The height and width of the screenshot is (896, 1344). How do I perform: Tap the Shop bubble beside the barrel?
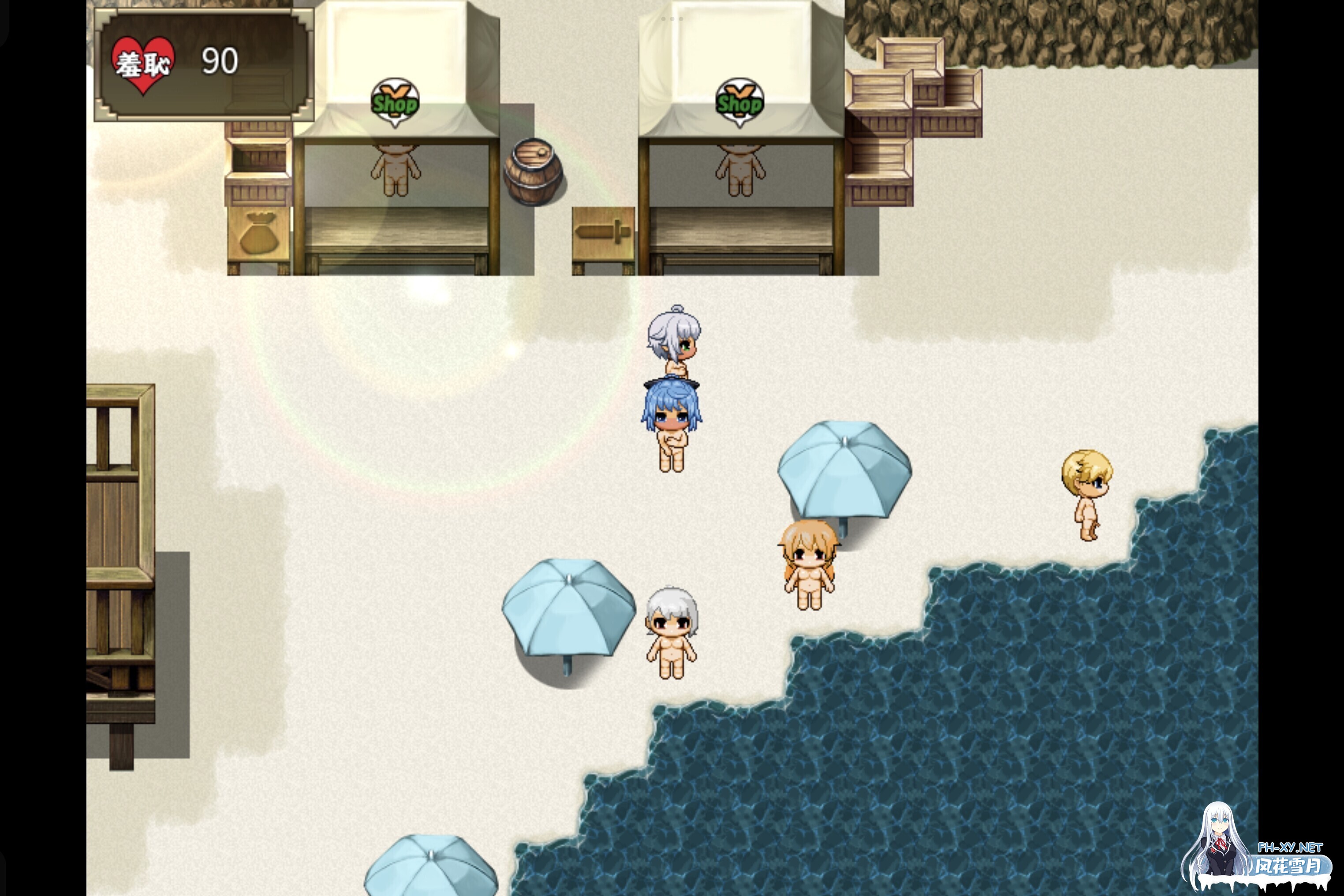click(x=395, y=103)
